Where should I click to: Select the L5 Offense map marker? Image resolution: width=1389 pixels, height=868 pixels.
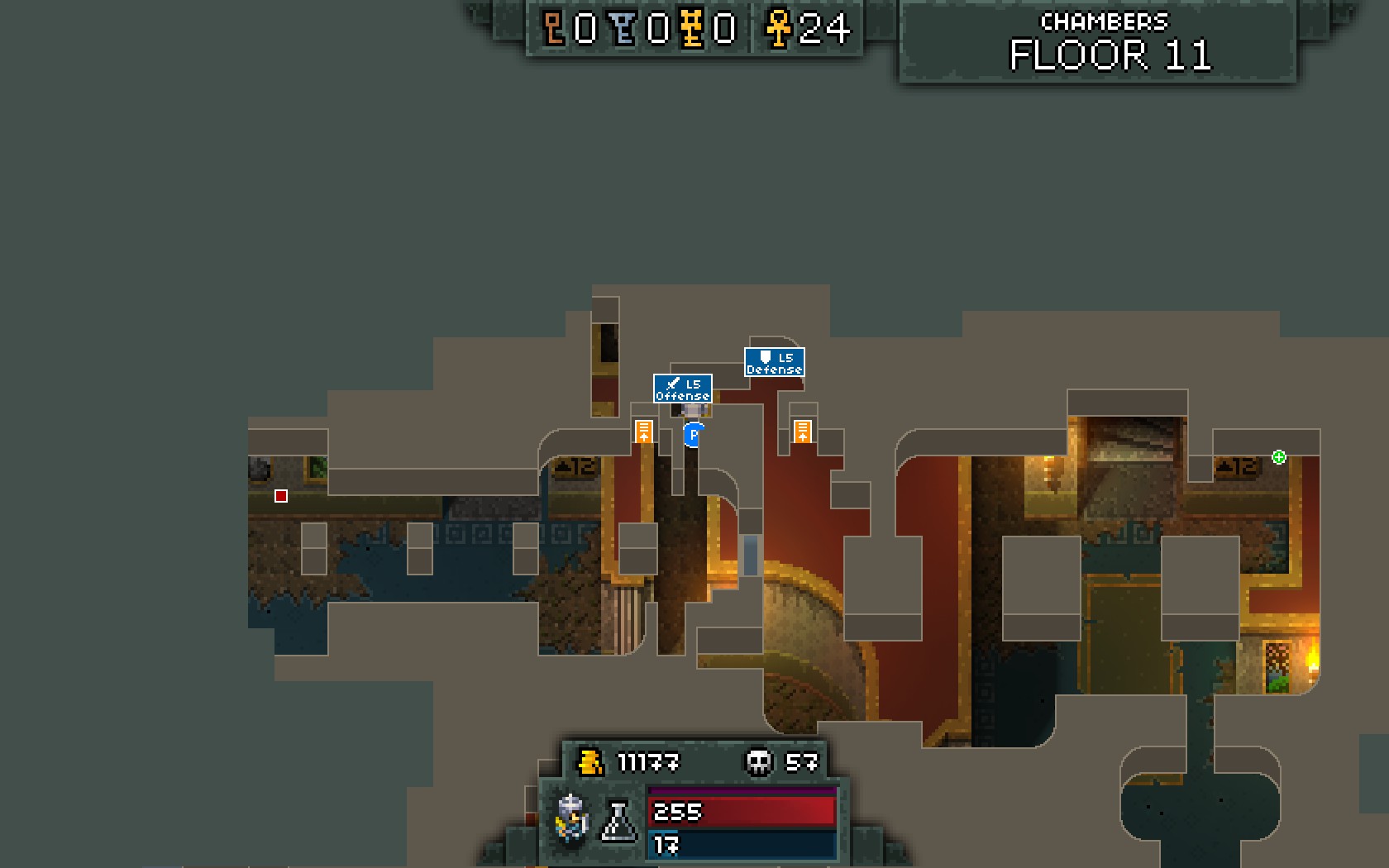click(682, 388)
